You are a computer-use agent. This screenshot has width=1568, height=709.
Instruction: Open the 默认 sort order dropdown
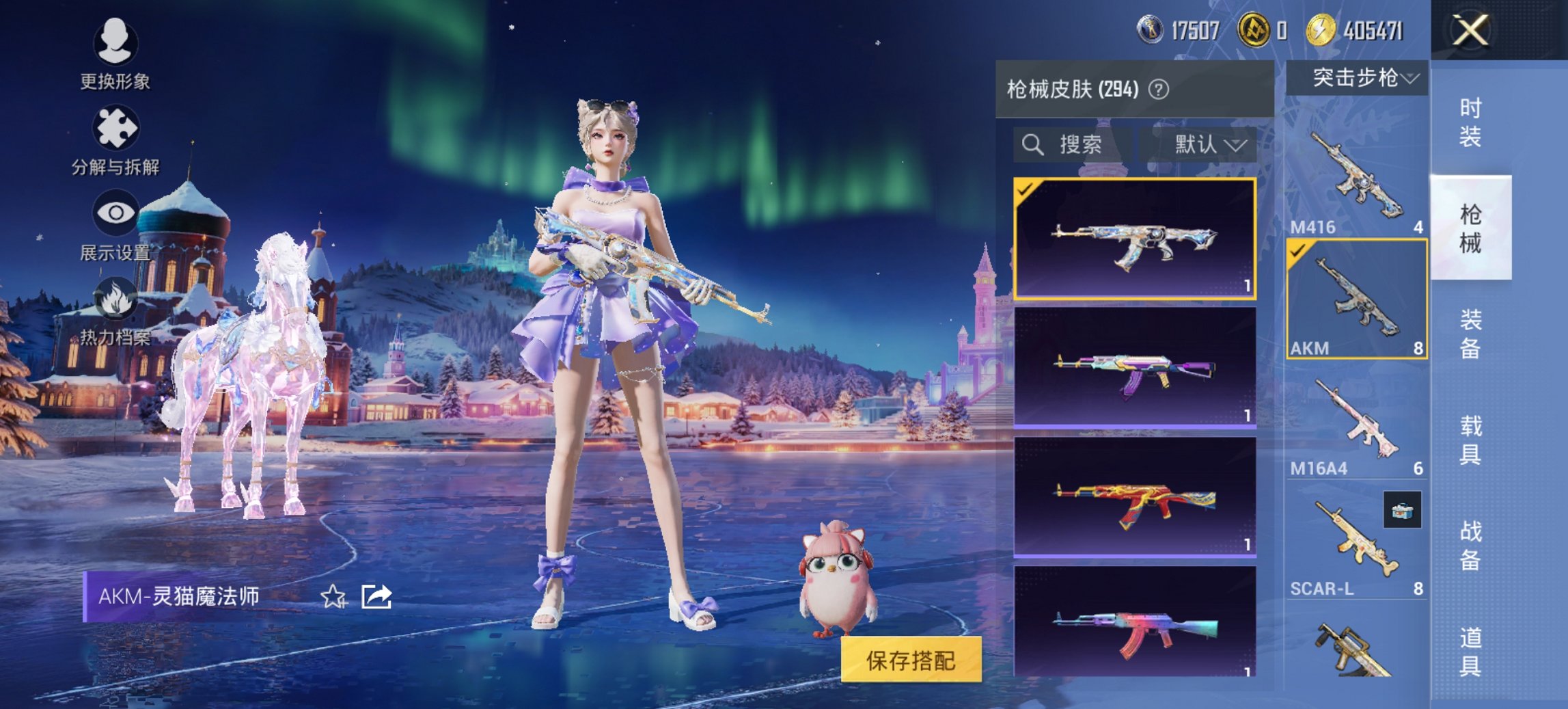(1207, 144)
